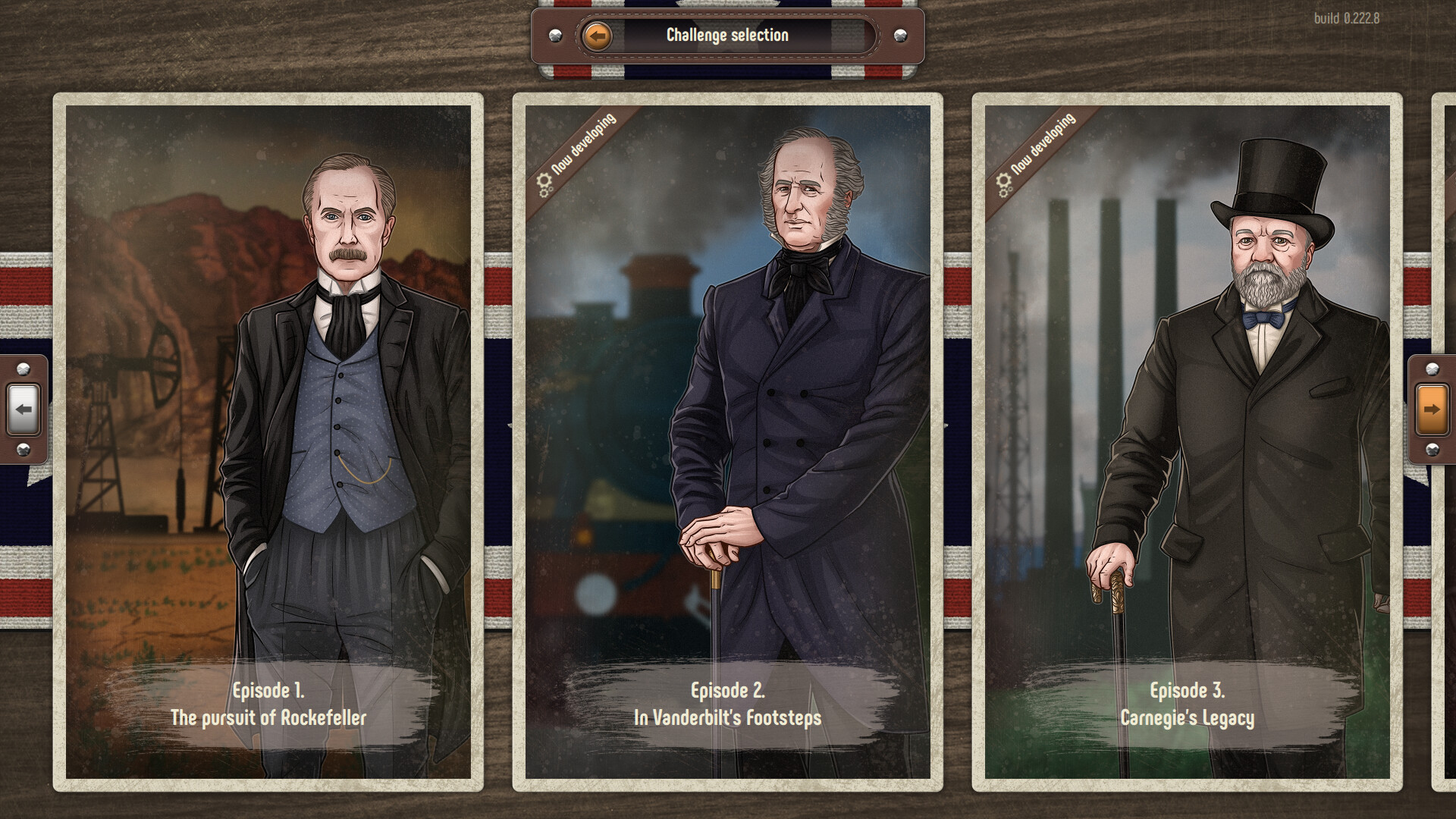Click the In Vanderbilt's Footsteps subtitle text
This screenshot has height=819, width=1456.
tap(726, 716)
